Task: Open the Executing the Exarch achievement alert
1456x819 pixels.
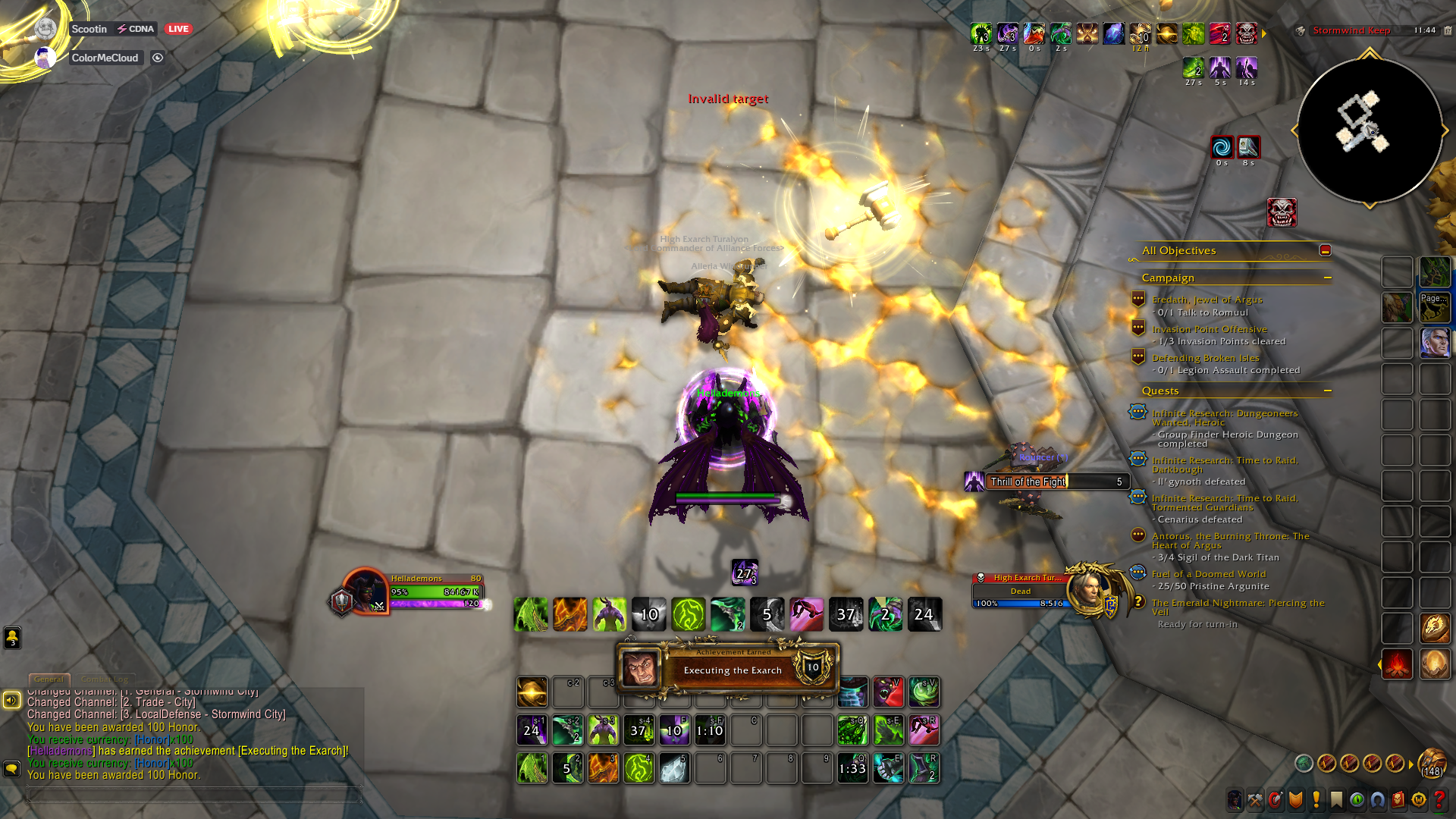Action: [x=731, y=669]
